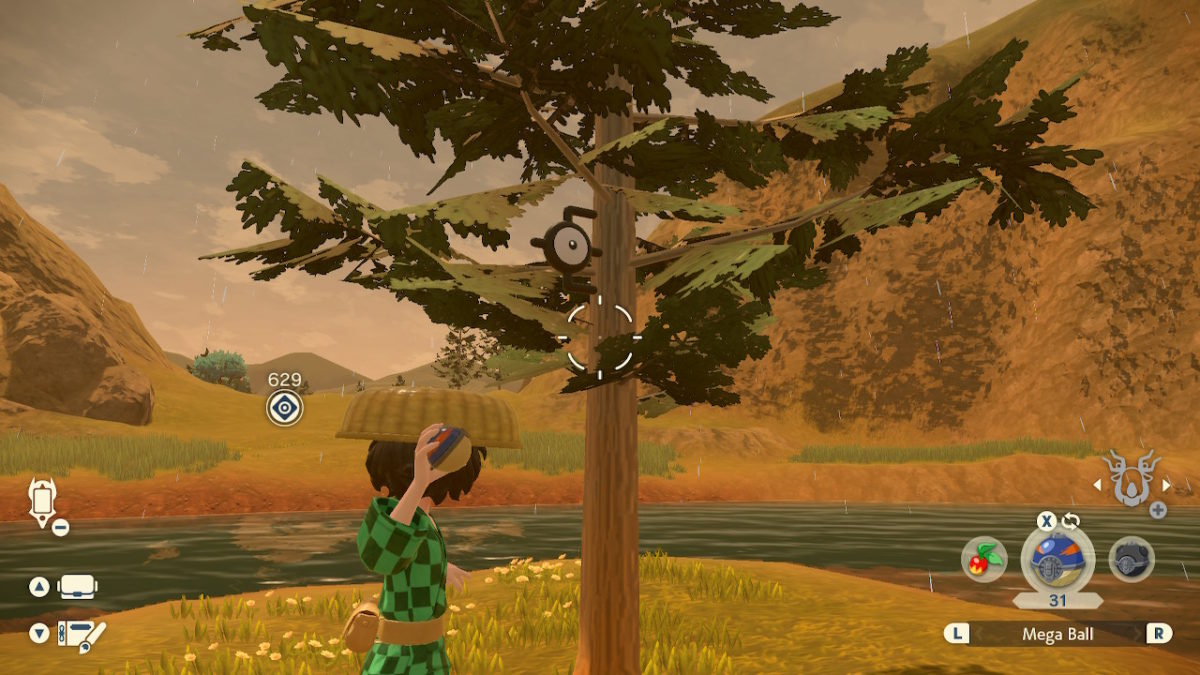
Task: Select the Wyrdeer ride icon
Action: click(1131, 478)
